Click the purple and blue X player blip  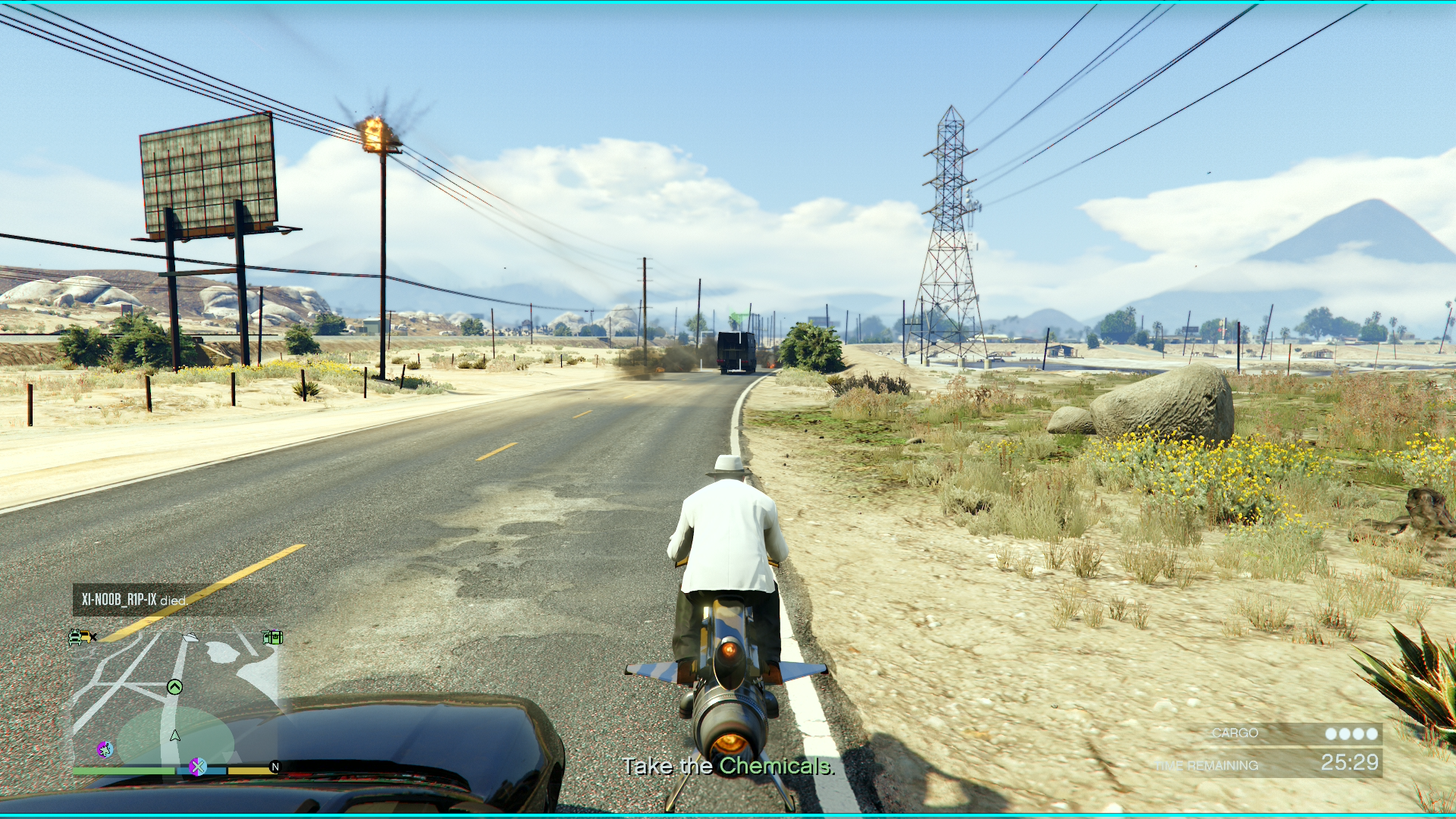(199, 767)
